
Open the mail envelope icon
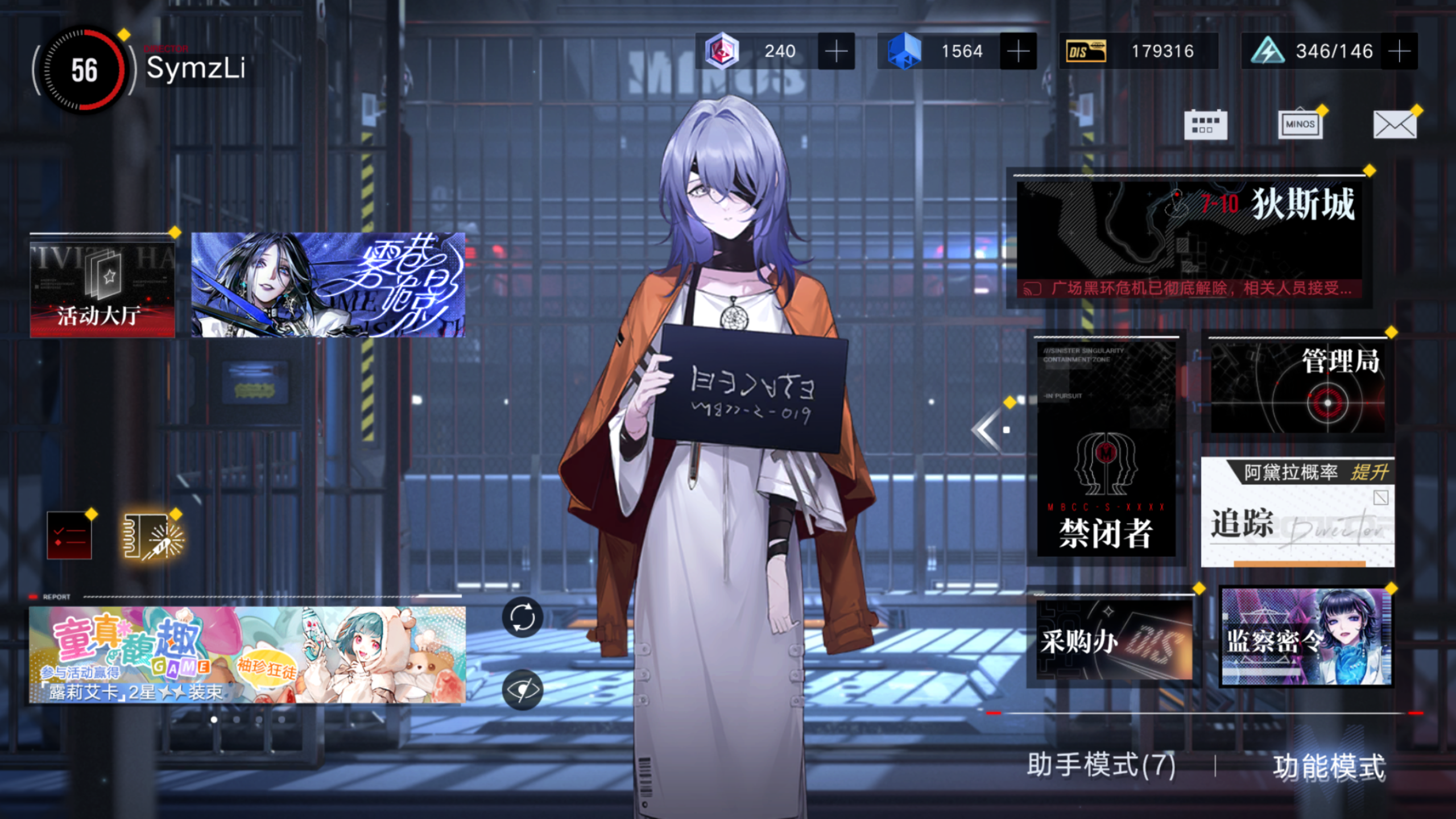(1393, 124)
